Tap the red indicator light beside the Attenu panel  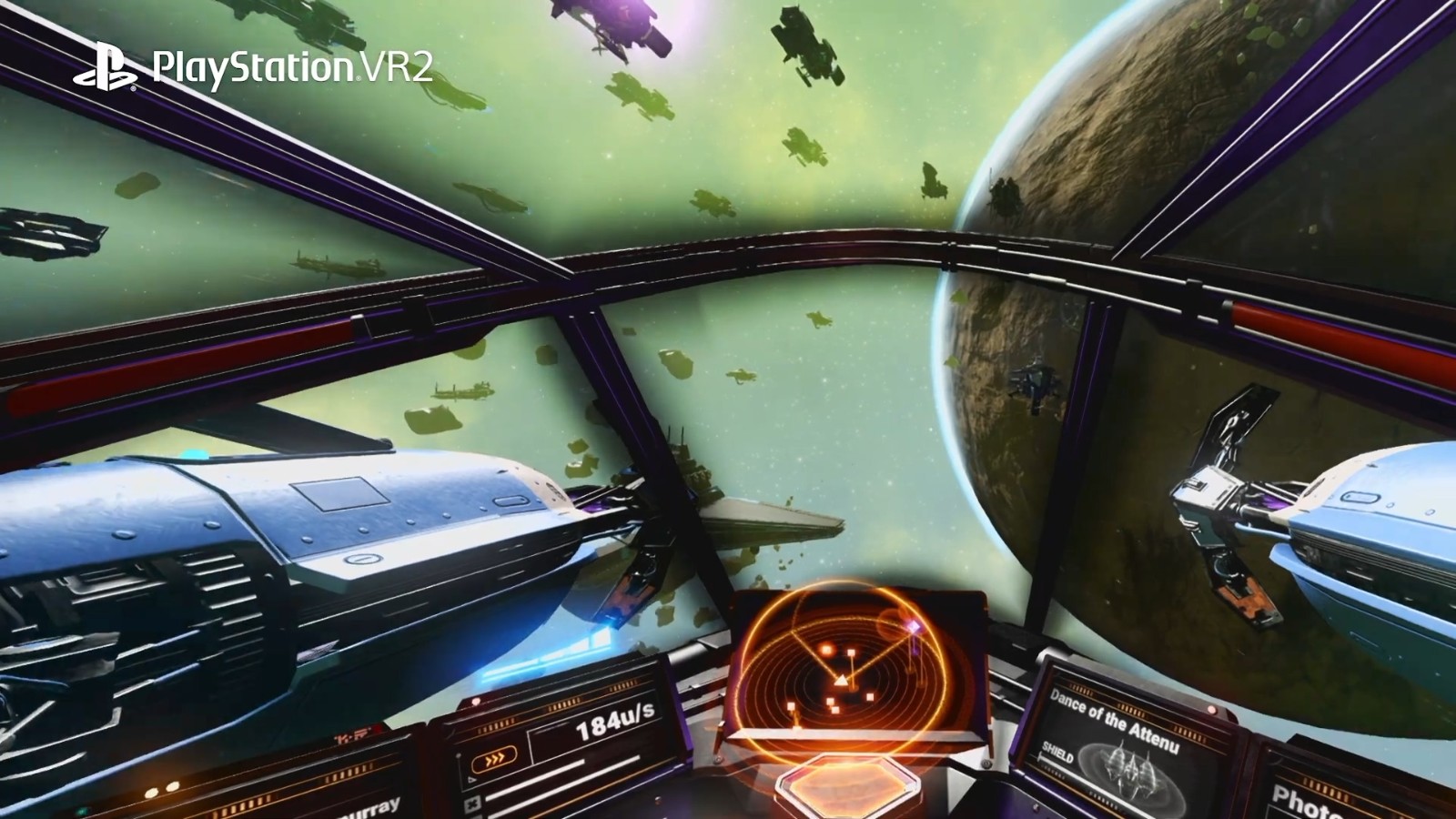point(1211,710)
